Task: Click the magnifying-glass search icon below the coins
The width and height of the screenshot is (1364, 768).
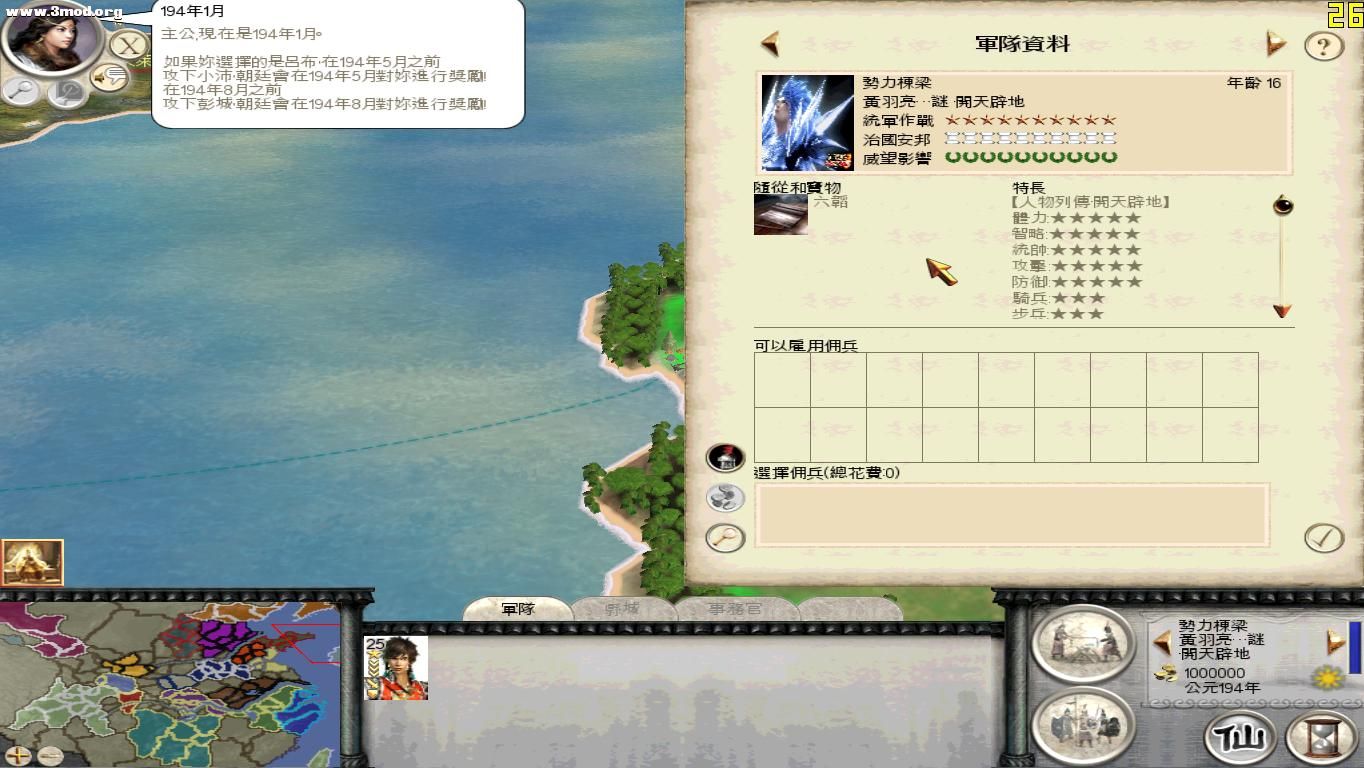Action: point(723,536)
